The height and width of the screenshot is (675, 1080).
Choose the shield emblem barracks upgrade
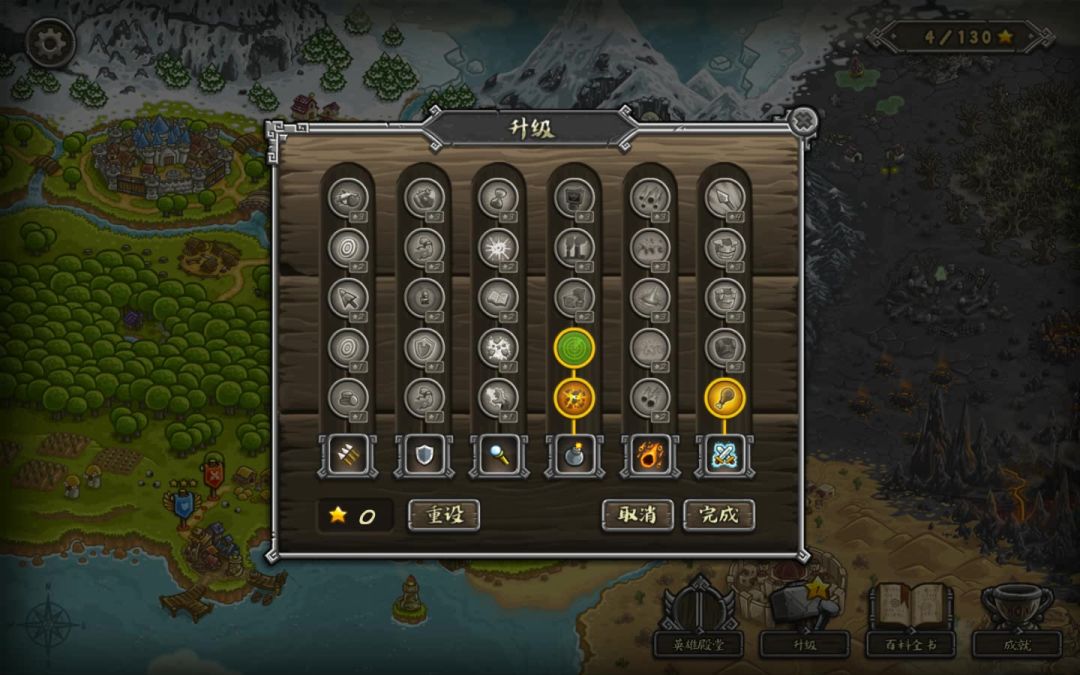point(423,347)
